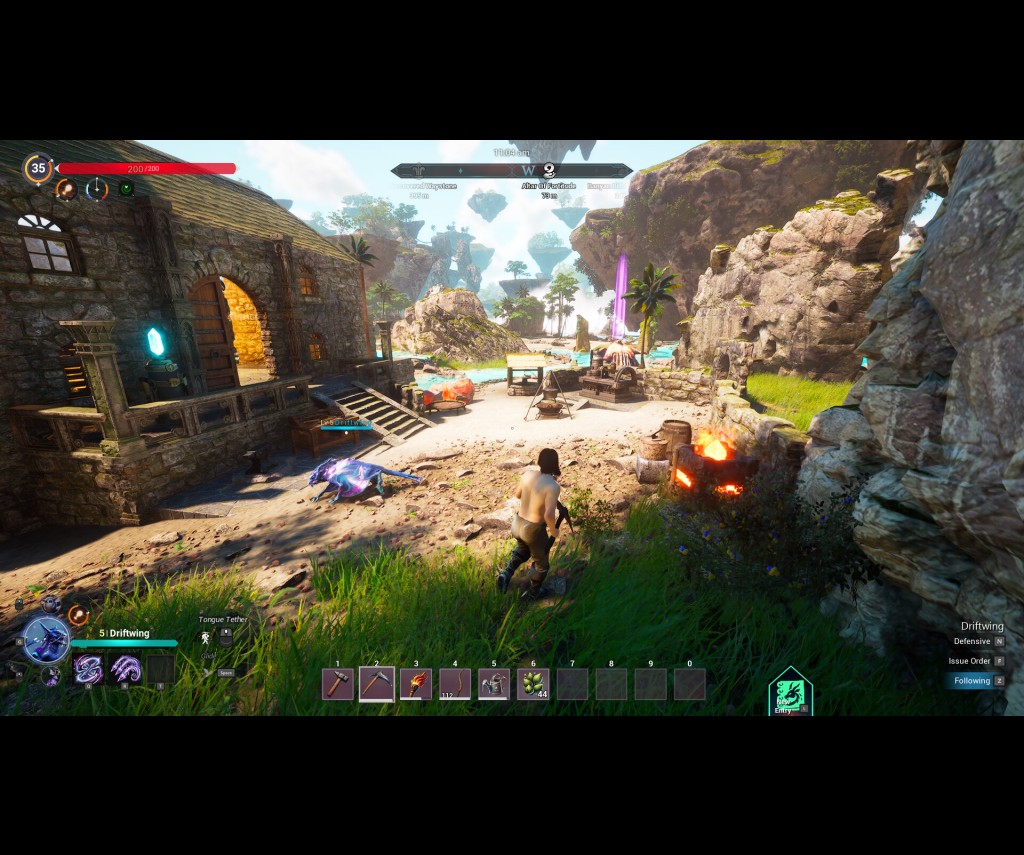Open the New Entry journal notification

pos(790,693)
